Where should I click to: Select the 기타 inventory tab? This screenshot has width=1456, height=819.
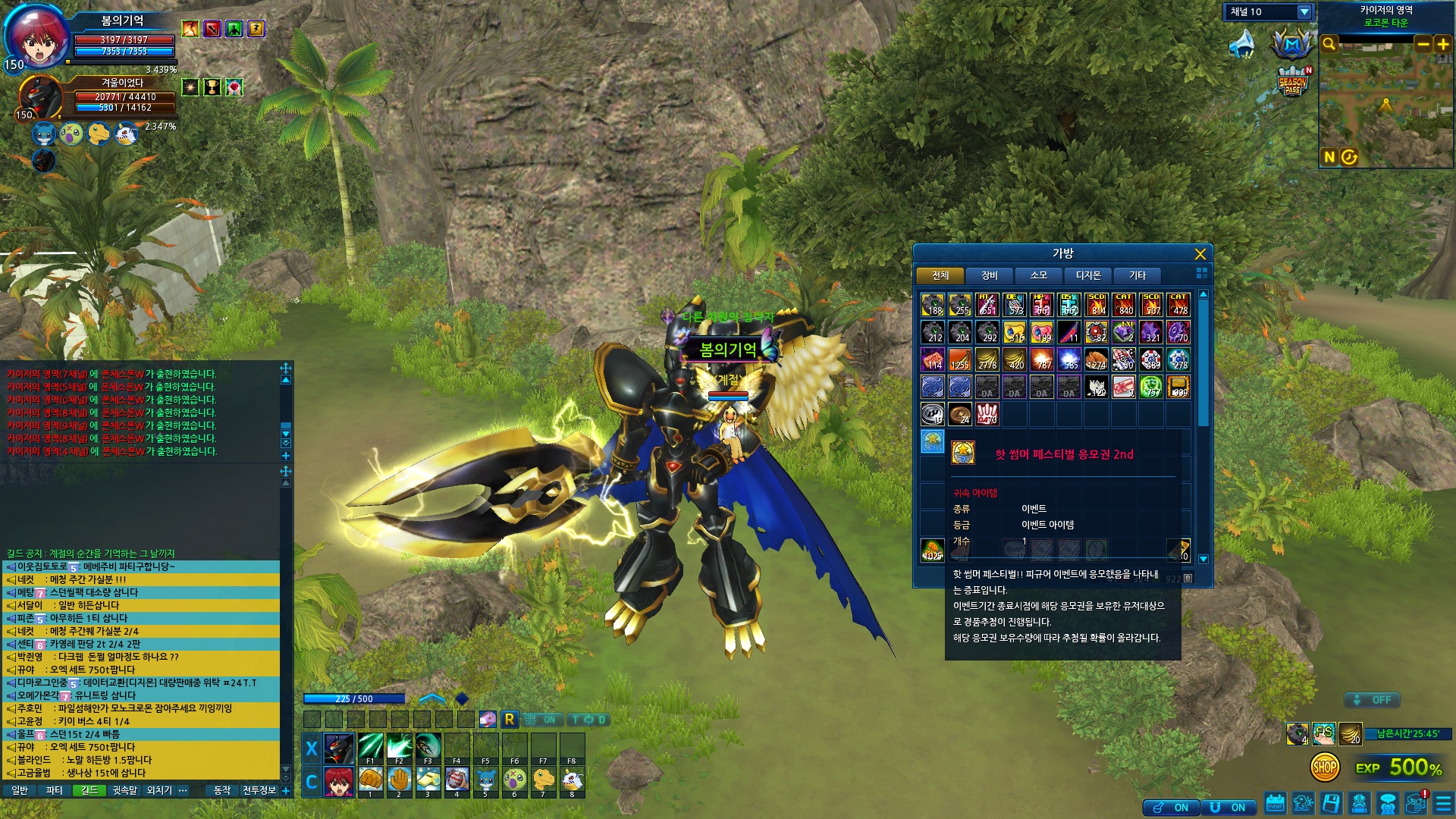pyautogui.click(x=1137, y=275)
